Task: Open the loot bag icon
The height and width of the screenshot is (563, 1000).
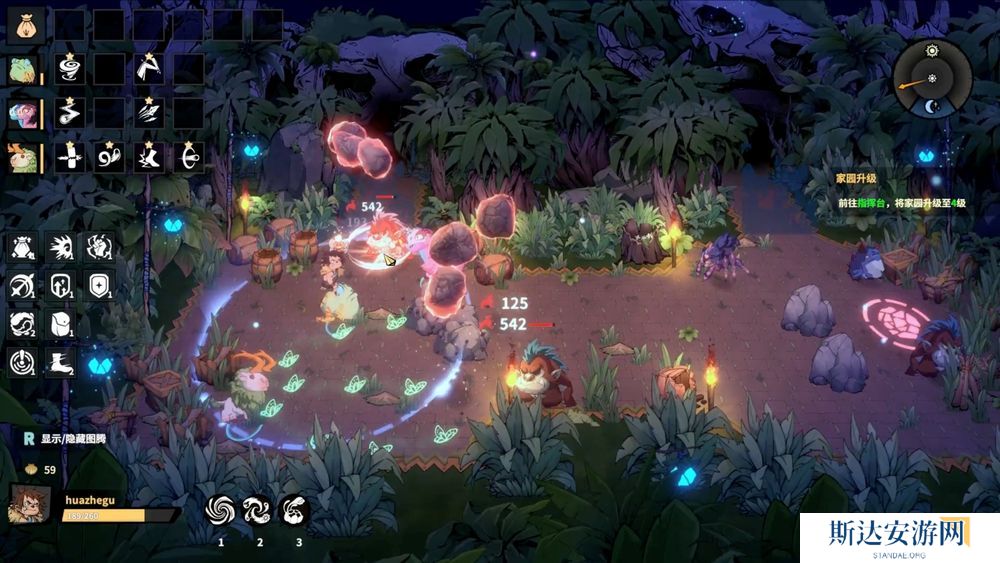Action: pos(26,25)
